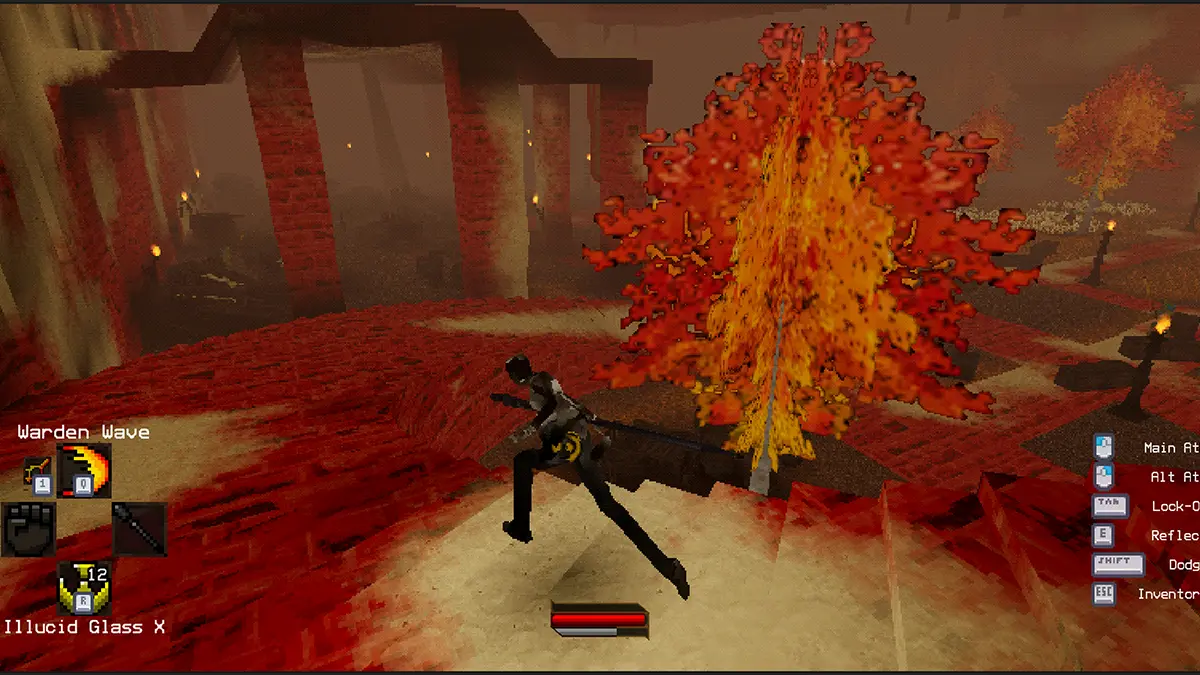This screenshot has width=1200, height=675.
Task: Select the dark staff weapon slot
Action: click(139, 529)
